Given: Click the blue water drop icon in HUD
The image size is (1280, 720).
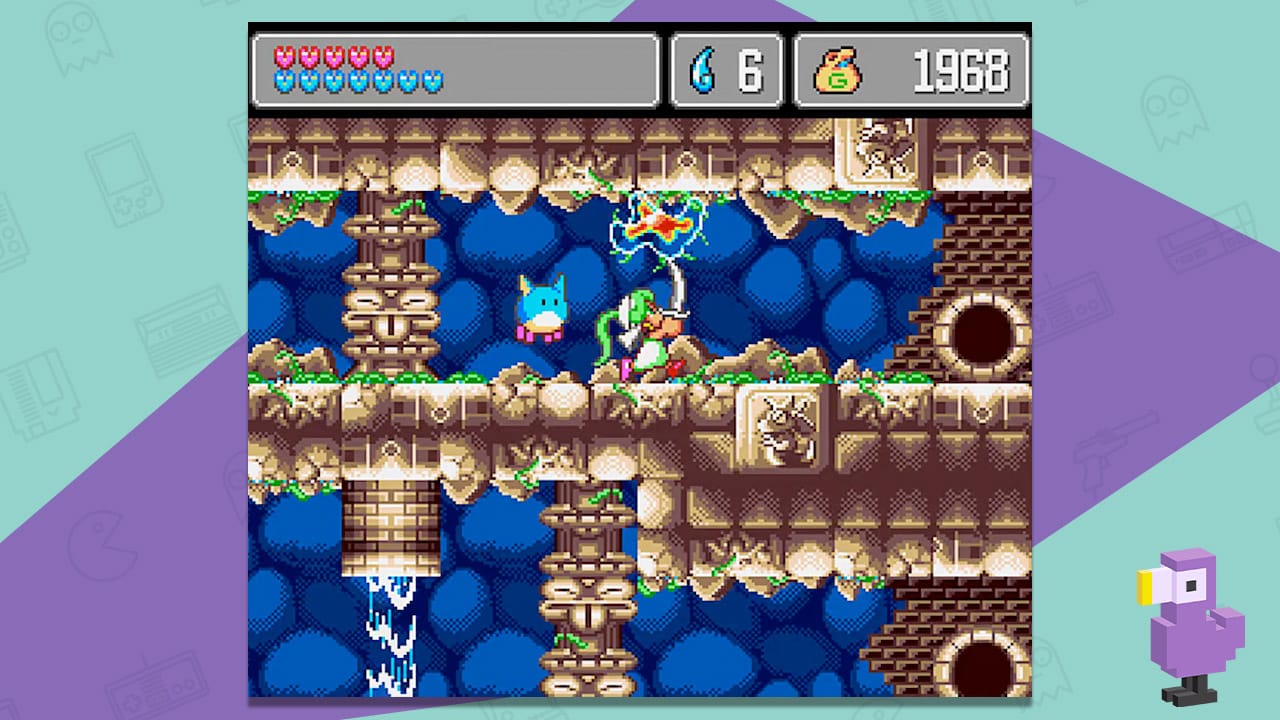Looking at the screenshot, I should pos(703,70).
